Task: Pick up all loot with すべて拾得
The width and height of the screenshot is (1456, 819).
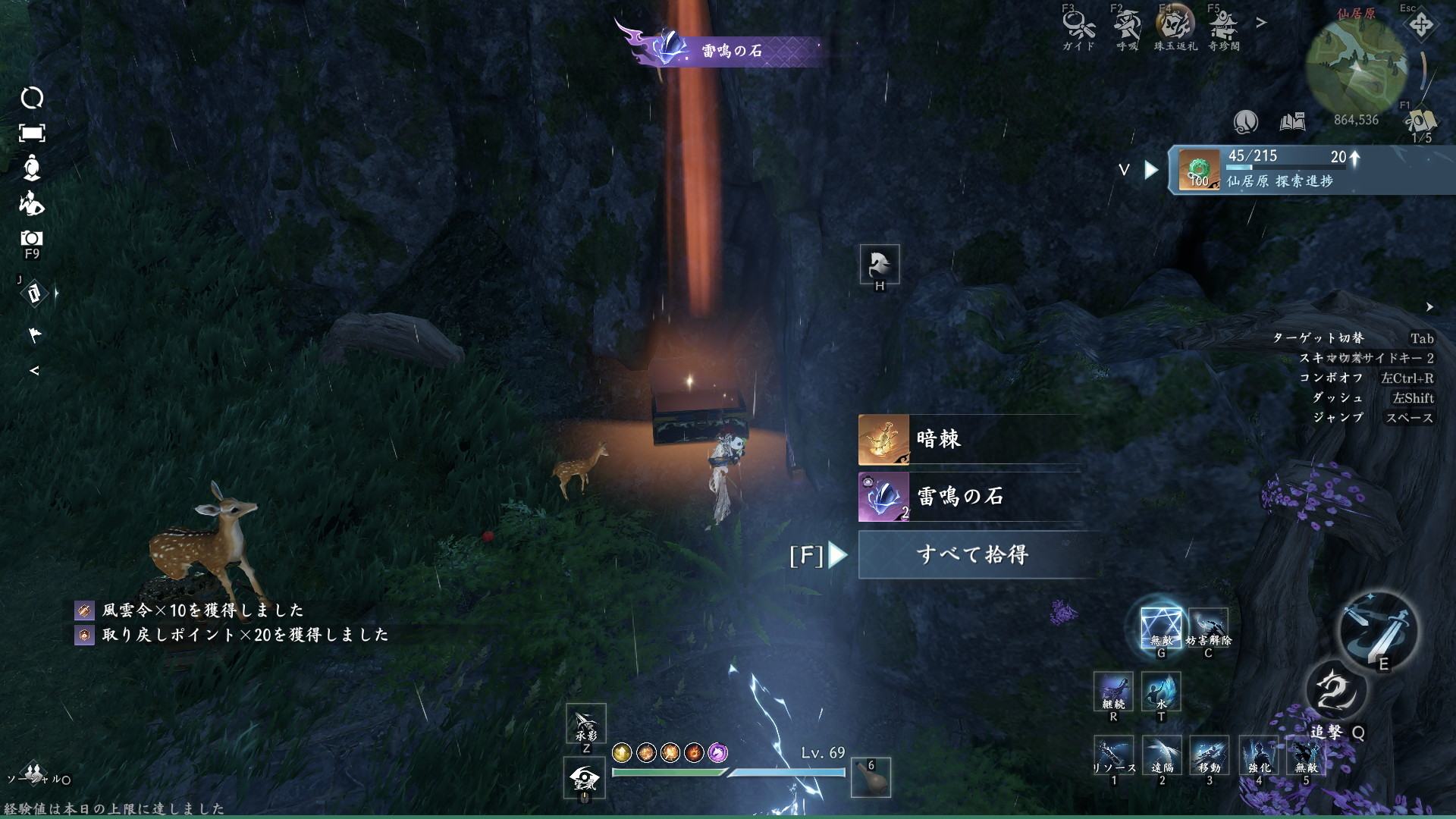Action: point(972,555)
